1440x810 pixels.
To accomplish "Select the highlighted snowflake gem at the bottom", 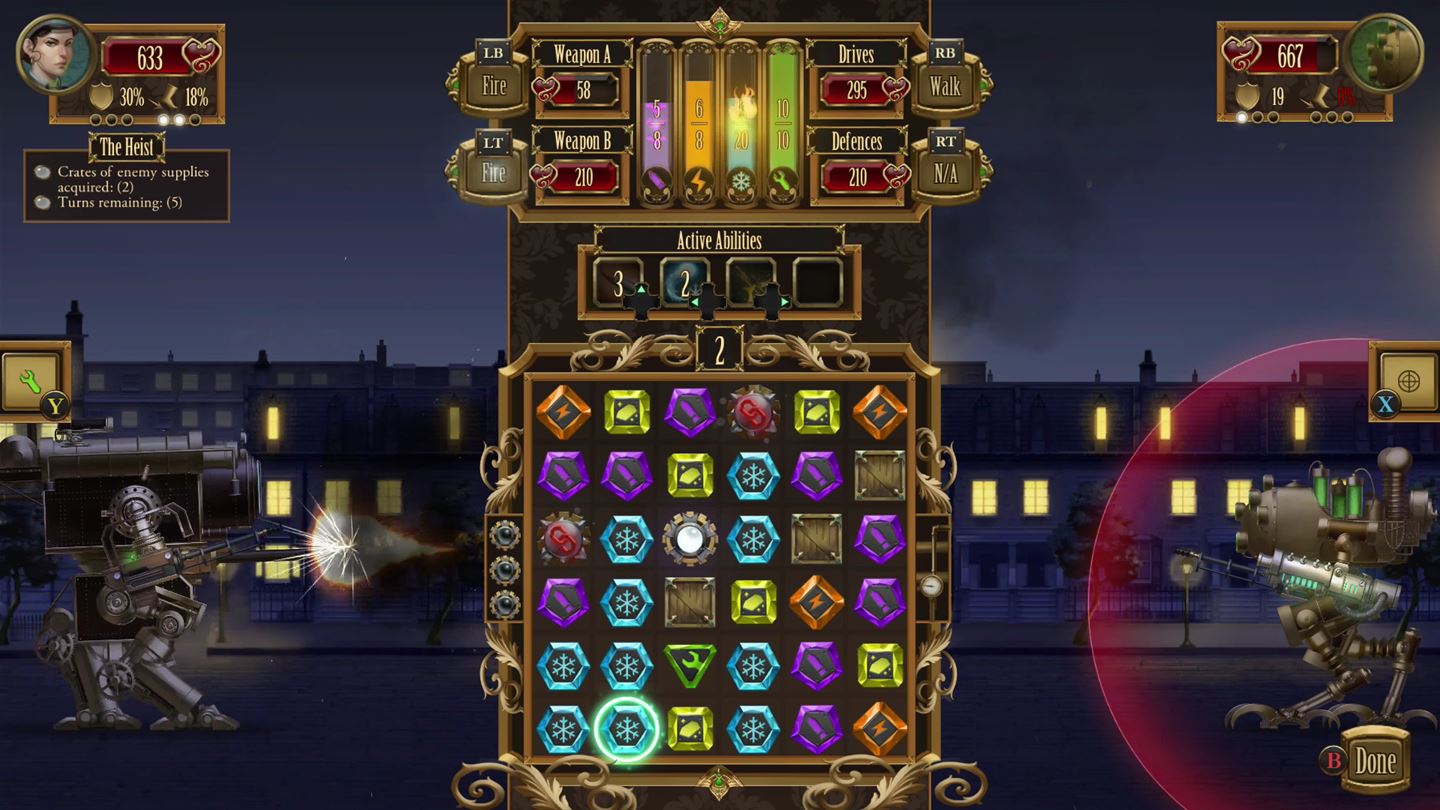I will click(627, 728).
